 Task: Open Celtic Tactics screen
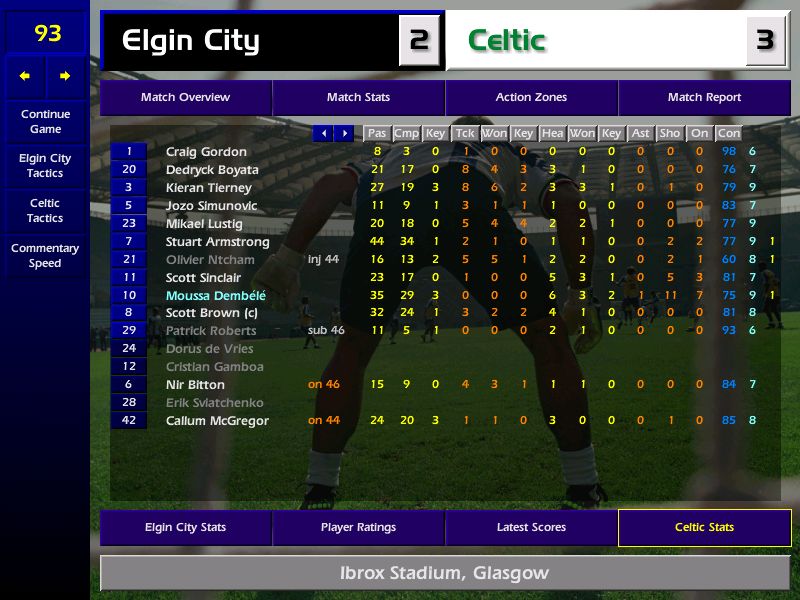[45, 210]
